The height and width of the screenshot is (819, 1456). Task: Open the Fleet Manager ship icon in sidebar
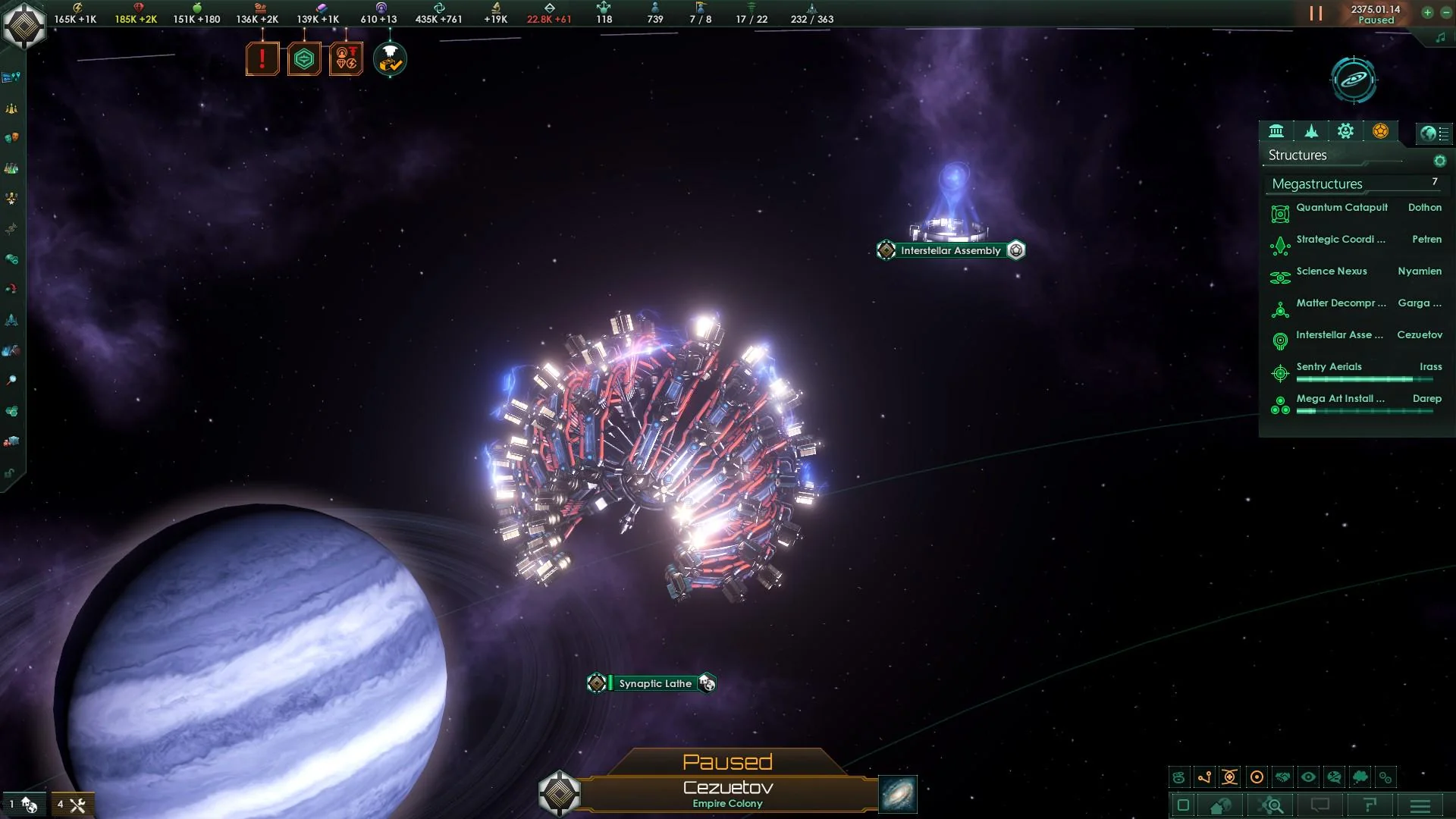[11, 320]
